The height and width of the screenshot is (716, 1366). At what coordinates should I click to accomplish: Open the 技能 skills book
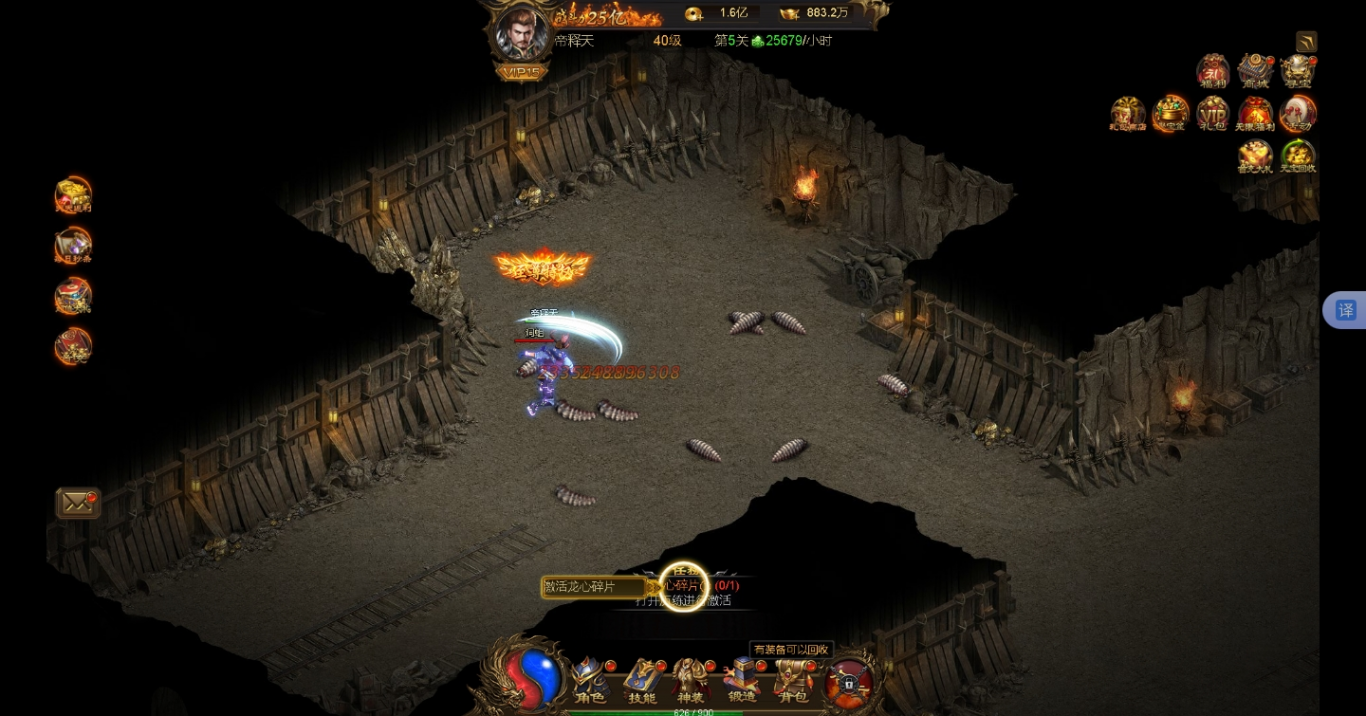point(641,680)
